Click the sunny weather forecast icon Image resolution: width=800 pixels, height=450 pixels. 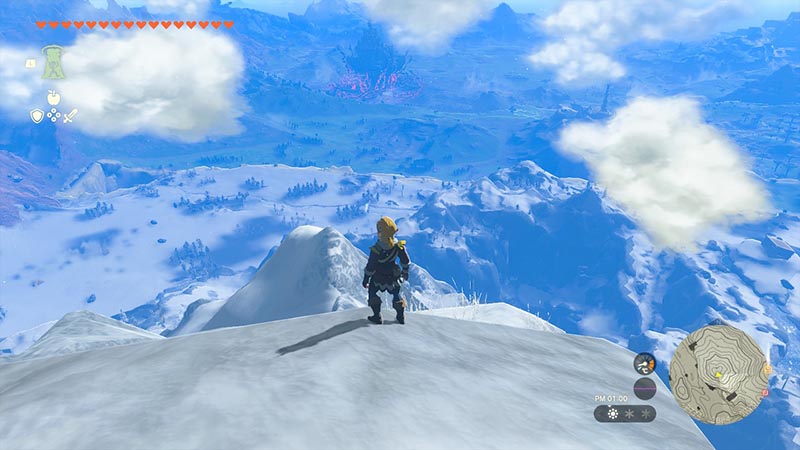[612, 412]
